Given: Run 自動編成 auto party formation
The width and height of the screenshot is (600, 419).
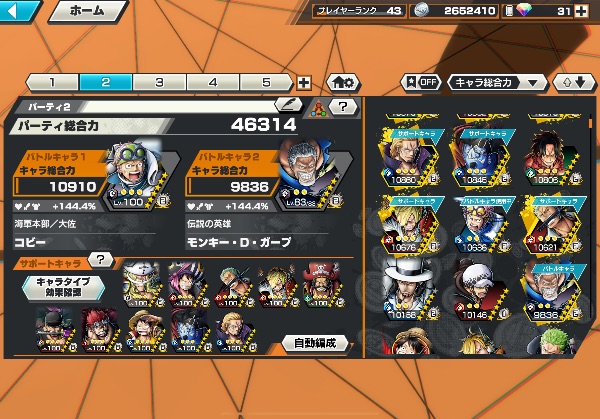Looking at the screenshot, I should pos(313,343).
